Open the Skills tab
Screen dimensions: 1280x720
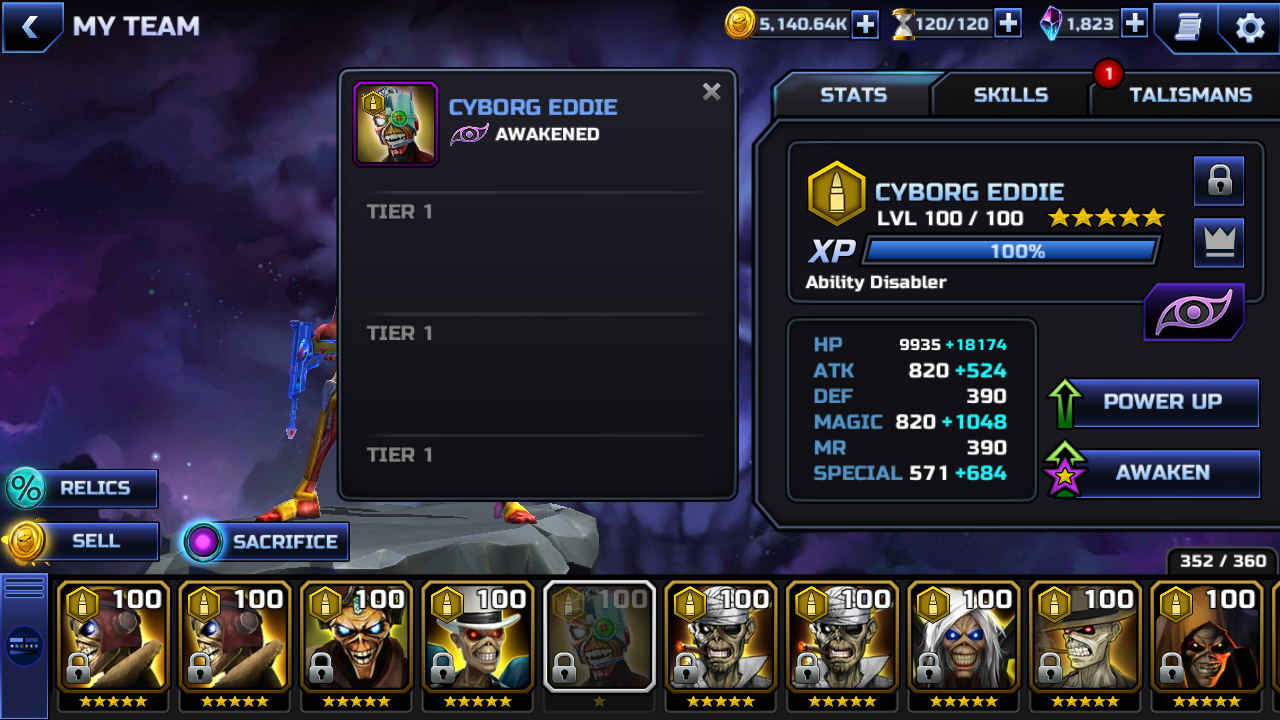point(1010,95)
